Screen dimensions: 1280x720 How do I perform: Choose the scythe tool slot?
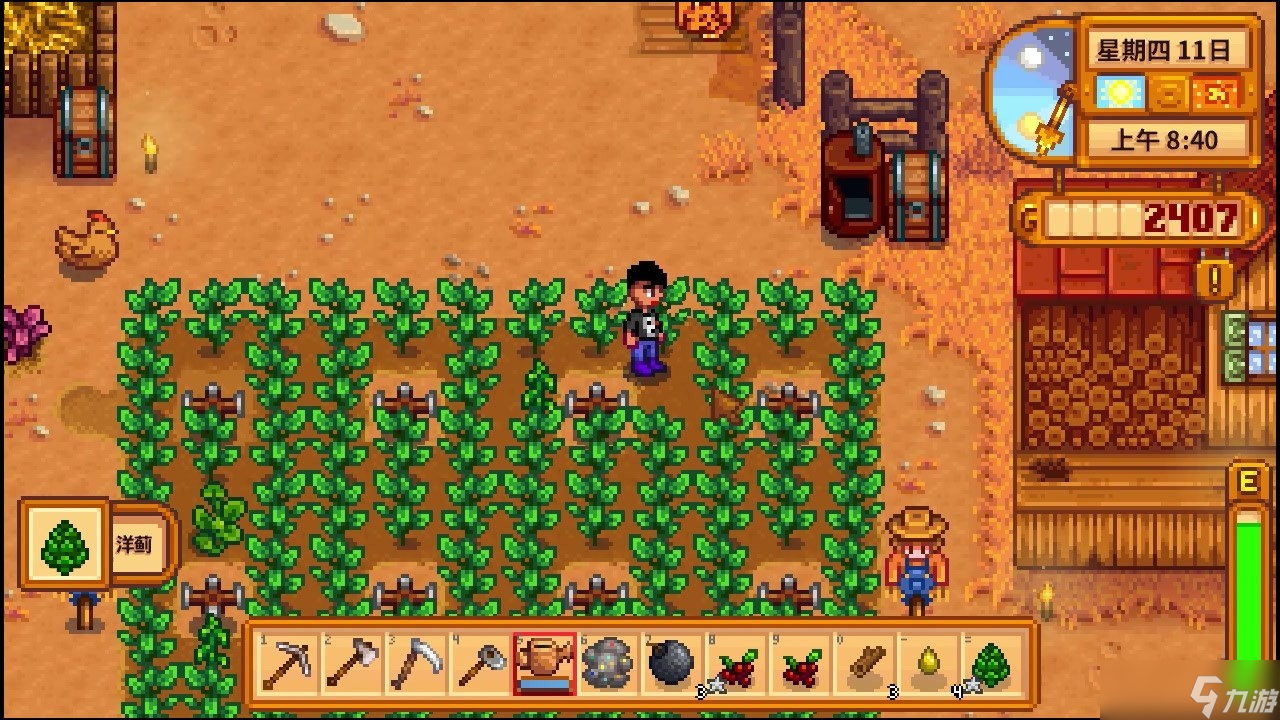415,663
